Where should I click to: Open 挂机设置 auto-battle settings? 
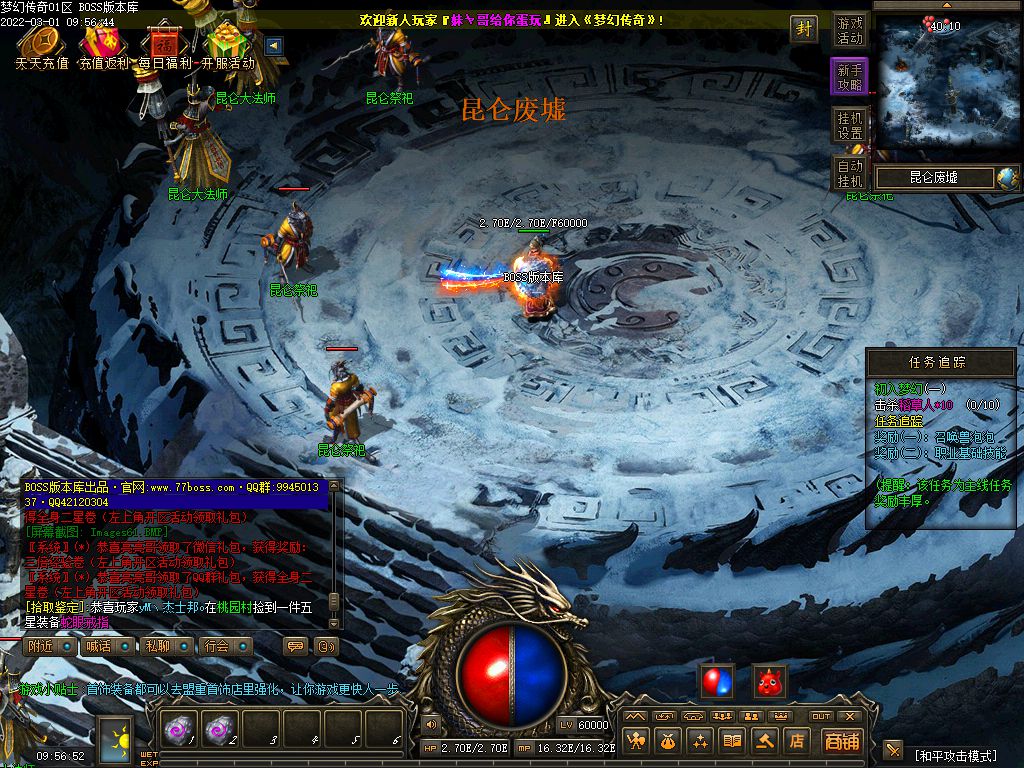pyautogui.click(x=850, y=125)
